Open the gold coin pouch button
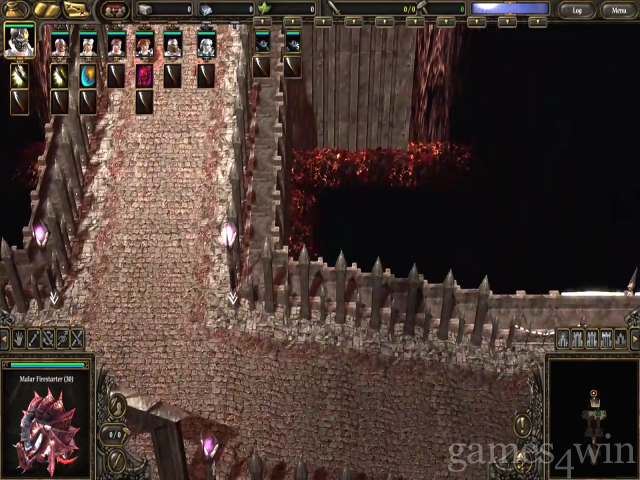The image size is (640, 480). coord(16,10)
